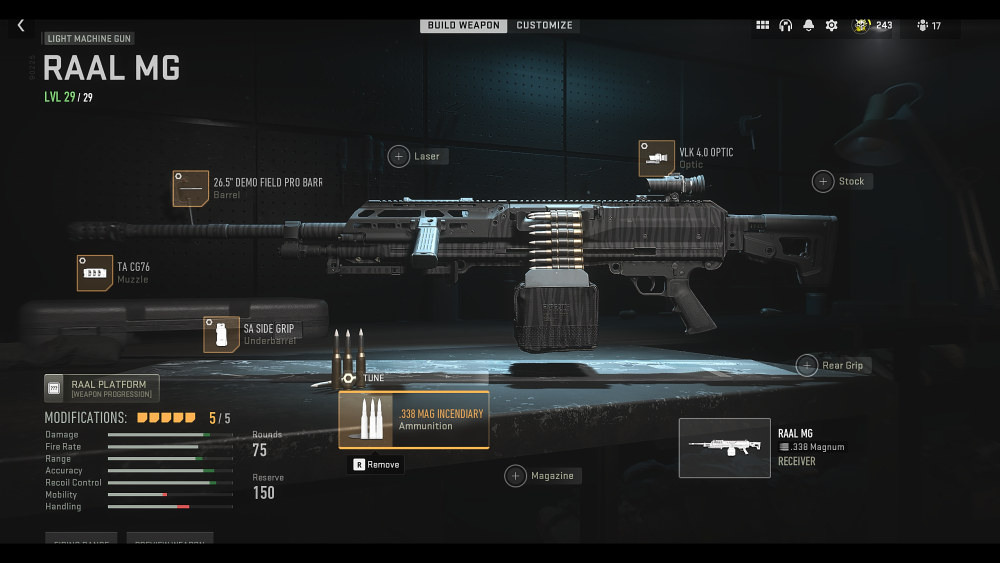Add an attachment to the Laser slot
This screenshot has width=1000, height=563.
click(x=399, y=156)
